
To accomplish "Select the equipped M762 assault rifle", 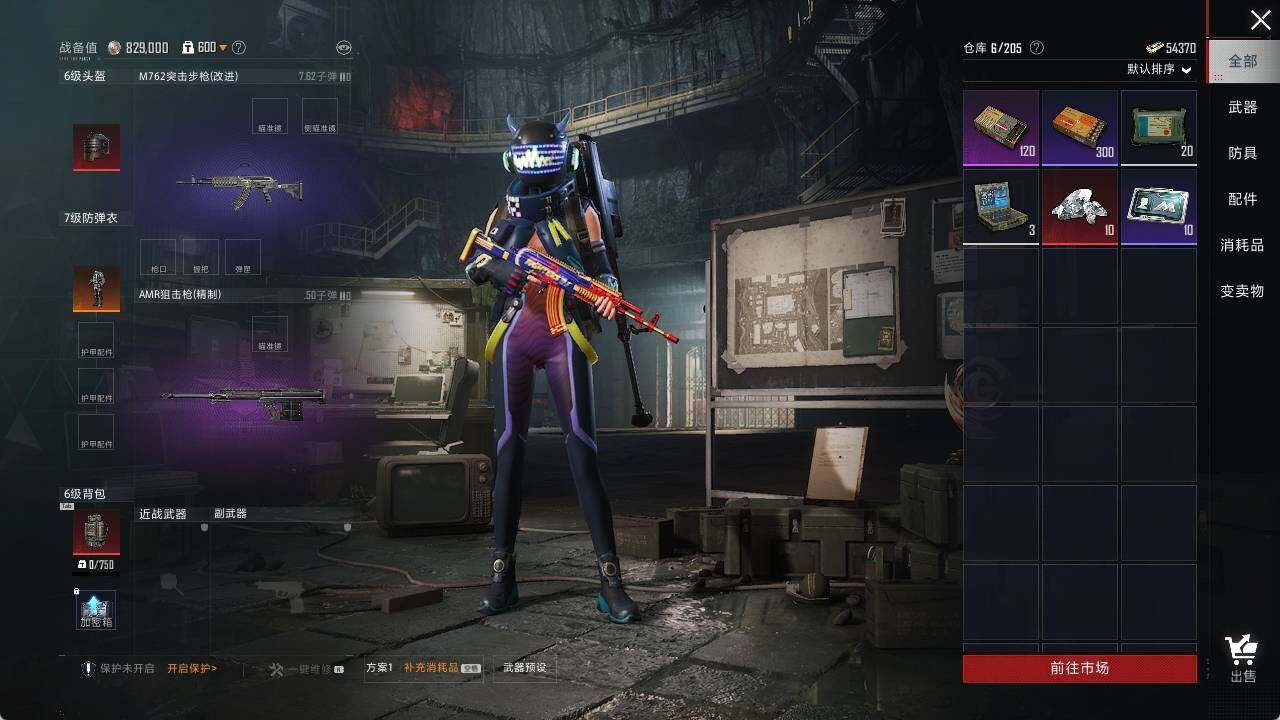I will point(239,189).
